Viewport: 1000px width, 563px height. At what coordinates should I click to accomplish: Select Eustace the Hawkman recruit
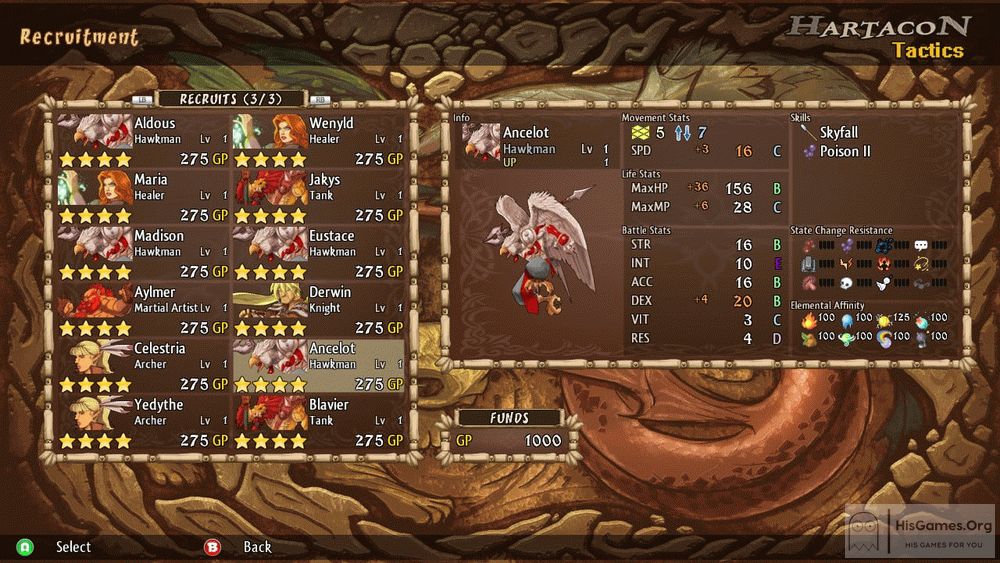pyautogui.click(x=319, y=253)
